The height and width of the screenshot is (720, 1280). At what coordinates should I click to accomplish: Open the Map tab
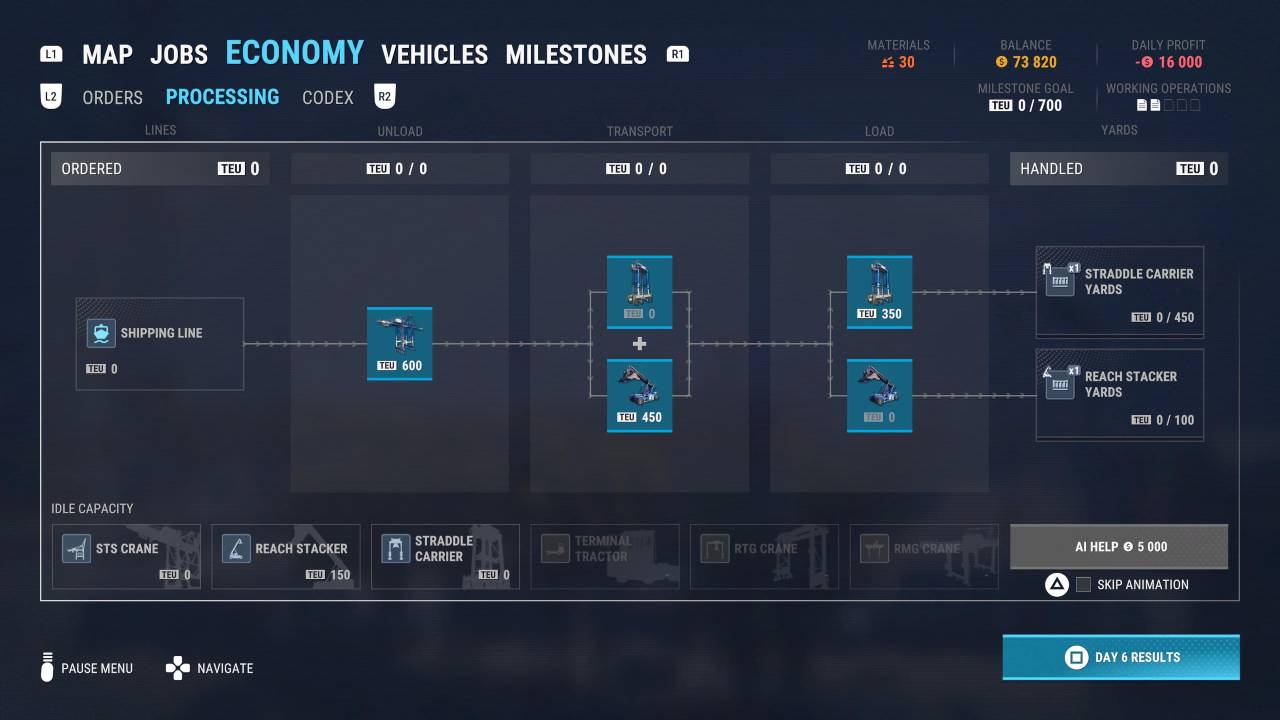[107, 54]
